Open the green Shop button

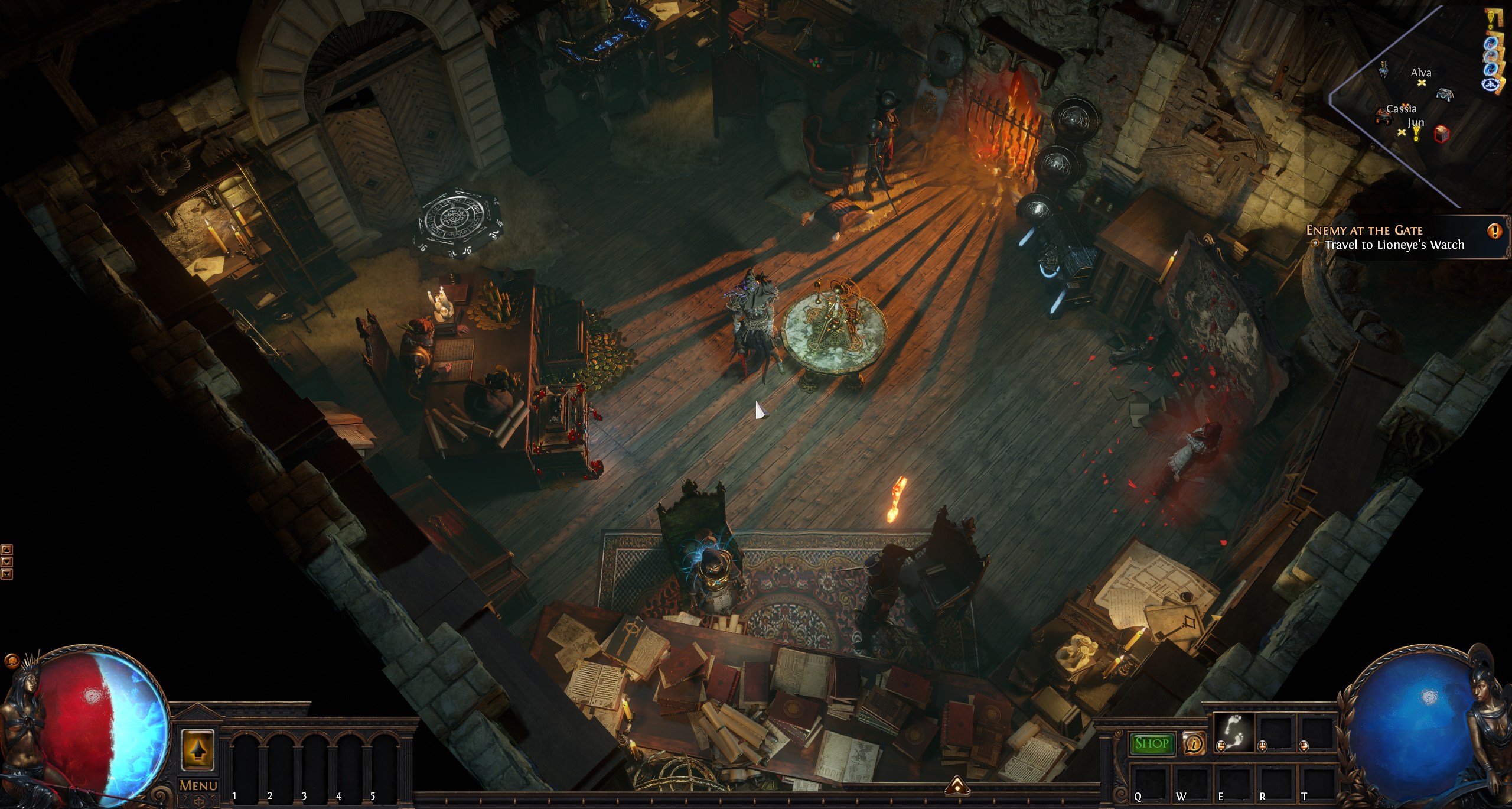point(1152,743)
